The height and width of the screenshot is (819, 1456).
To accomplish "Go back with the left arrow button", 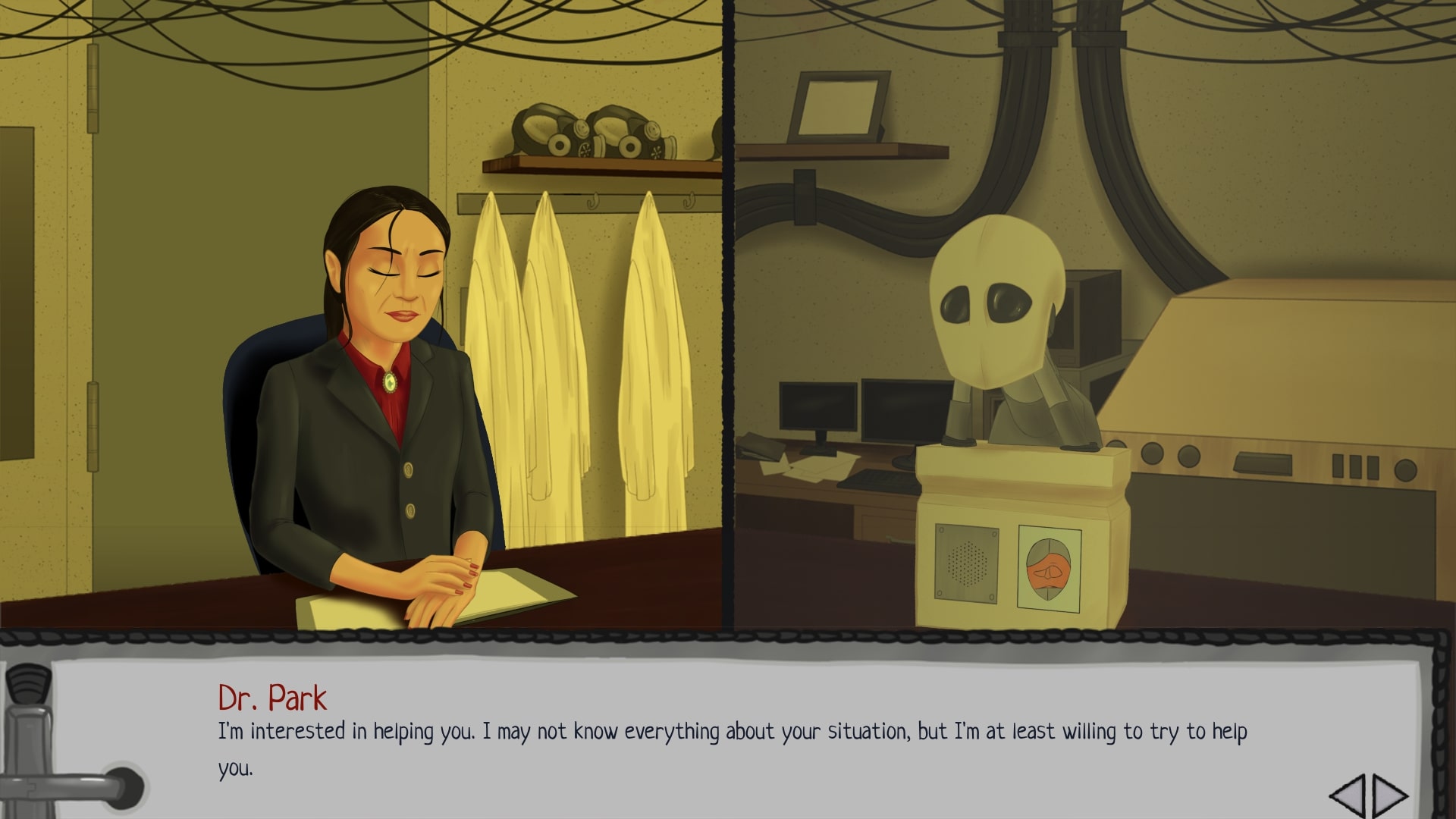I will [1347, 795].
